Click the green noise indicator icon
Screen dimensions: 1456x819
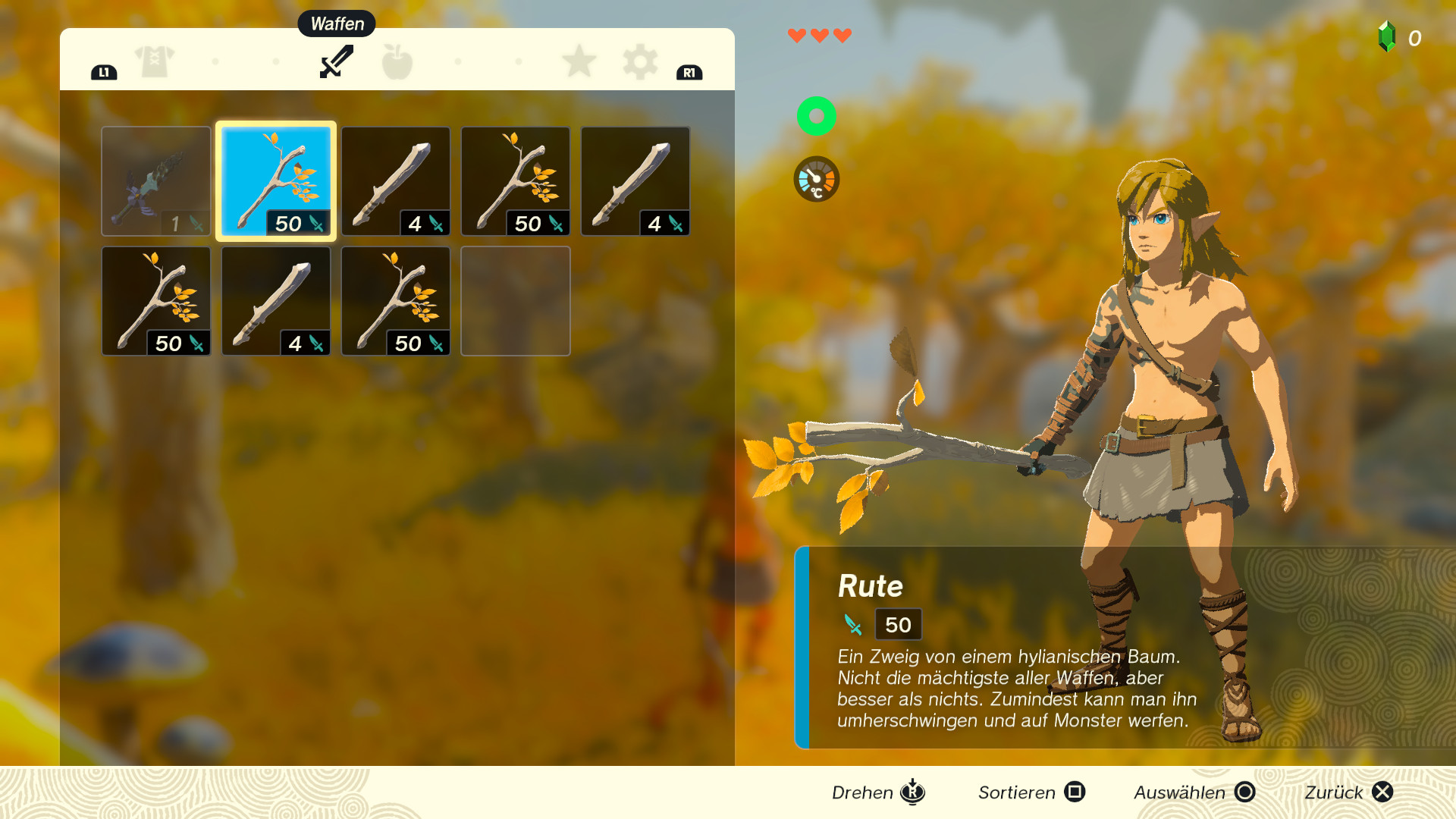pos(816,116)
